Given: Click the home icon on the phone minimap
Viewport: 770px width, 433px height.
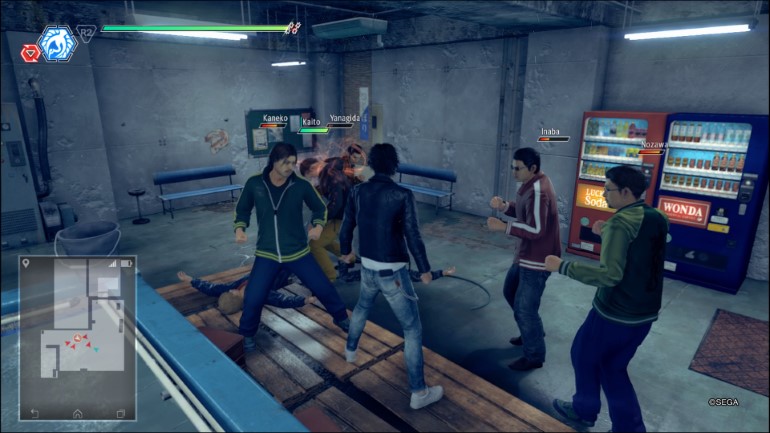Looking at the screenshot, I should pyautogui.click(x=78, y=412).
